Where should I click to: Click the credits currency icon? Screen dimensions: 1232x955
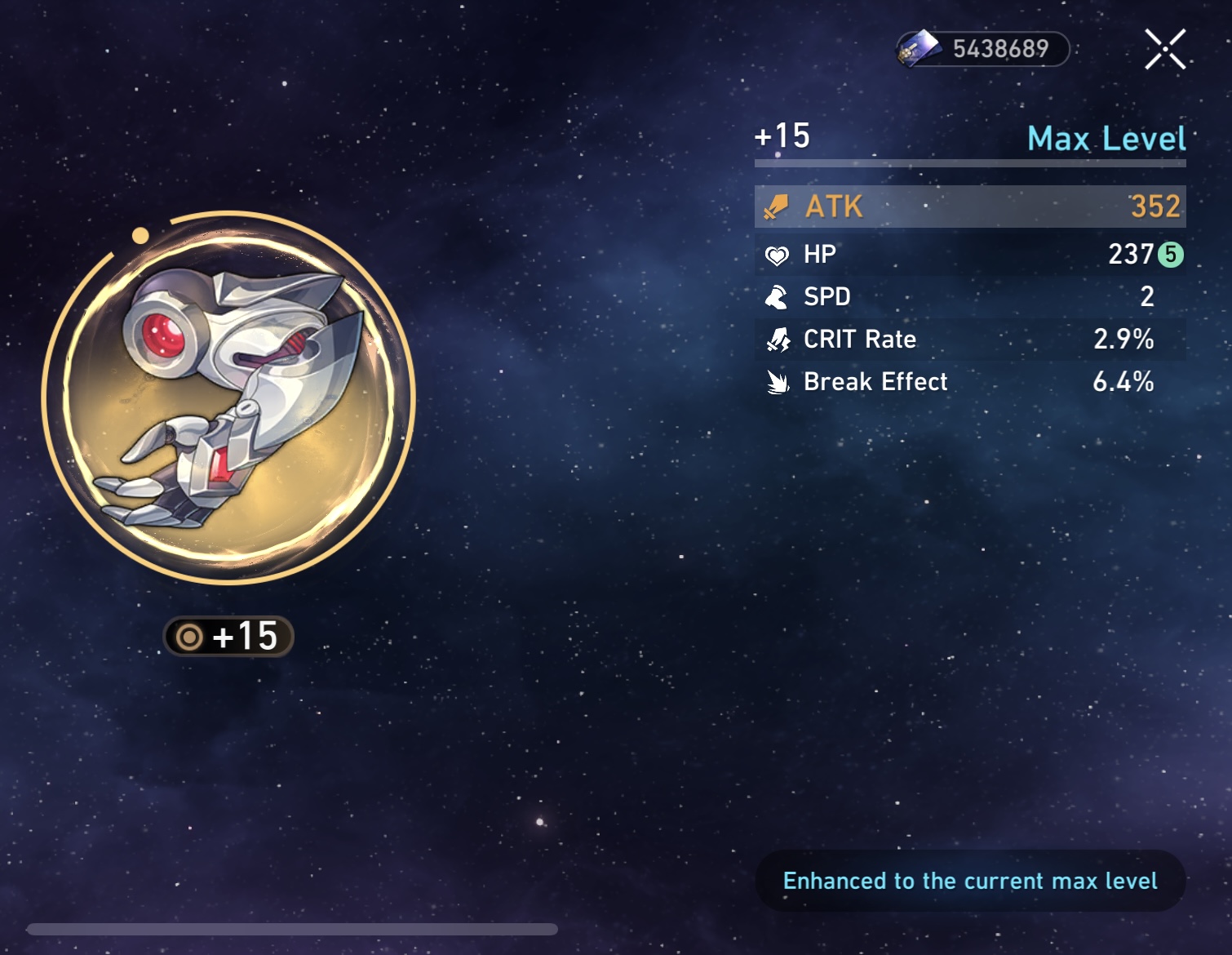pos(922,47)
